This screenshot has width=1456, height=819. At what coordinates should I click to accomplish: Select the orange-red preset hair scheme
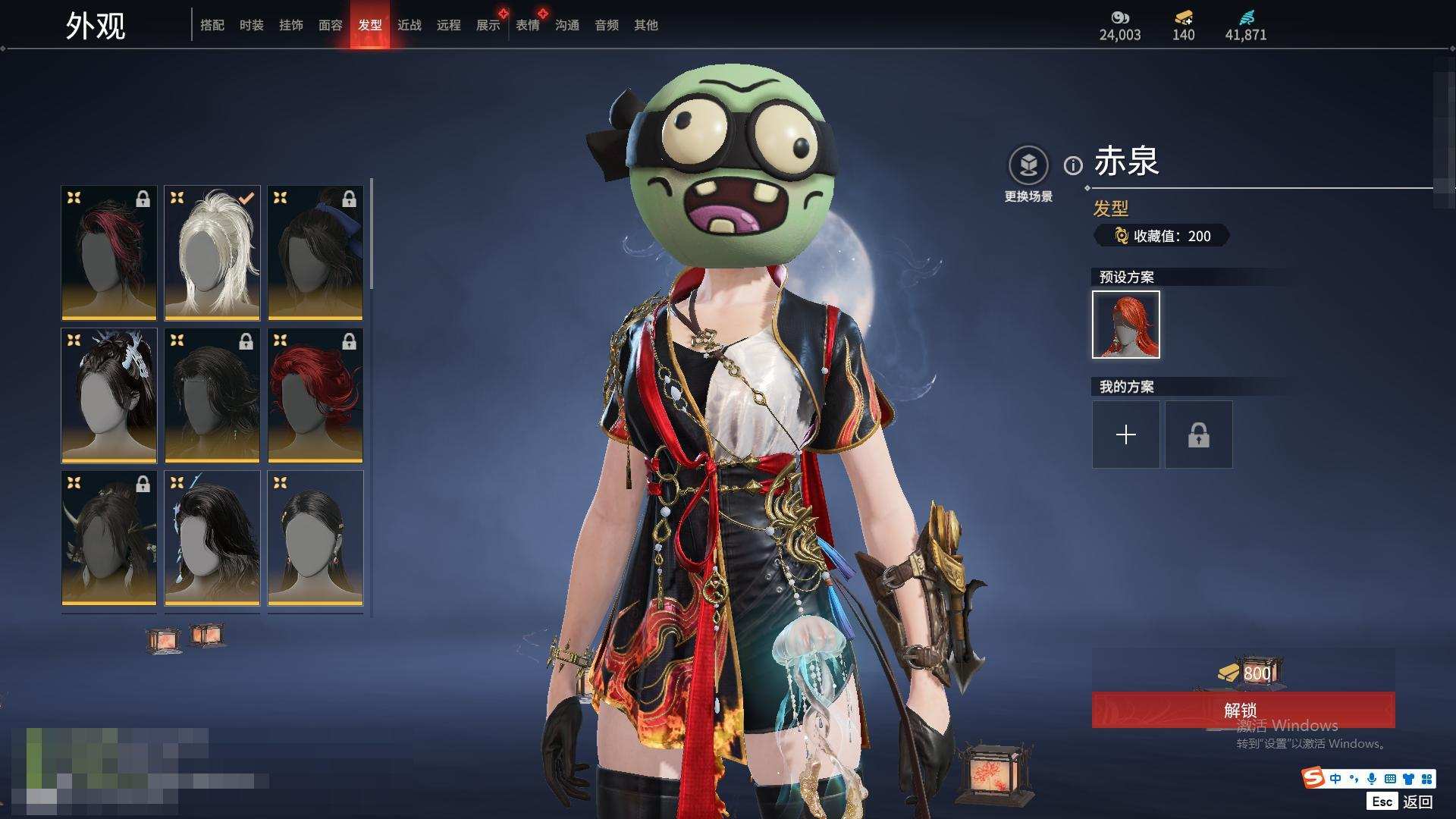tap(1125, 325)
